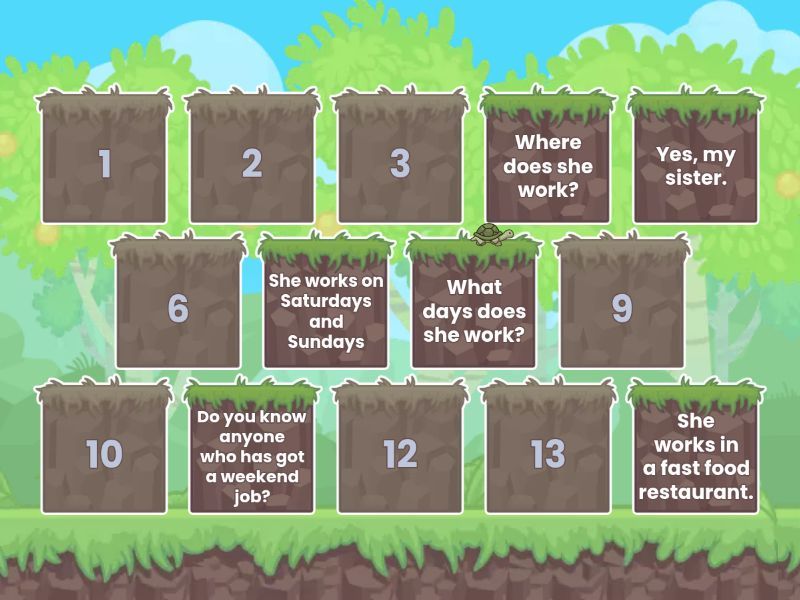The width and height of the screenshot is (800, 600).
Task: Select tile number 13
Action: (x=547, y=454)
